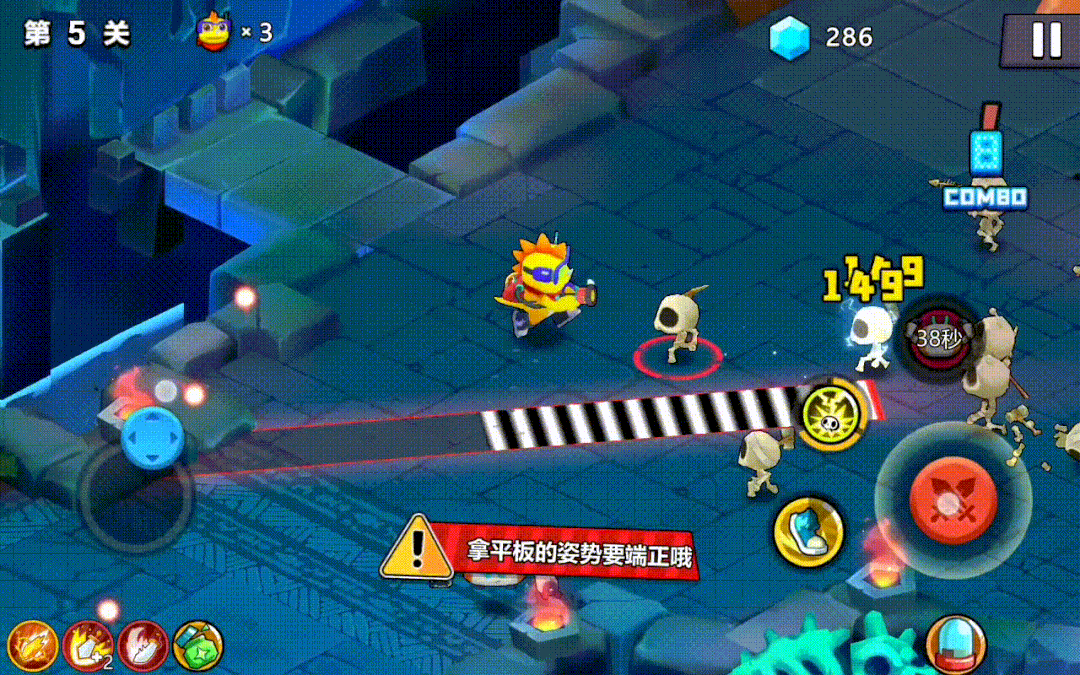Image resolution: width=1080 pixels, height=675 pixels.
Task: Activate the sneaker dash skill
Action: click(808, 530)
